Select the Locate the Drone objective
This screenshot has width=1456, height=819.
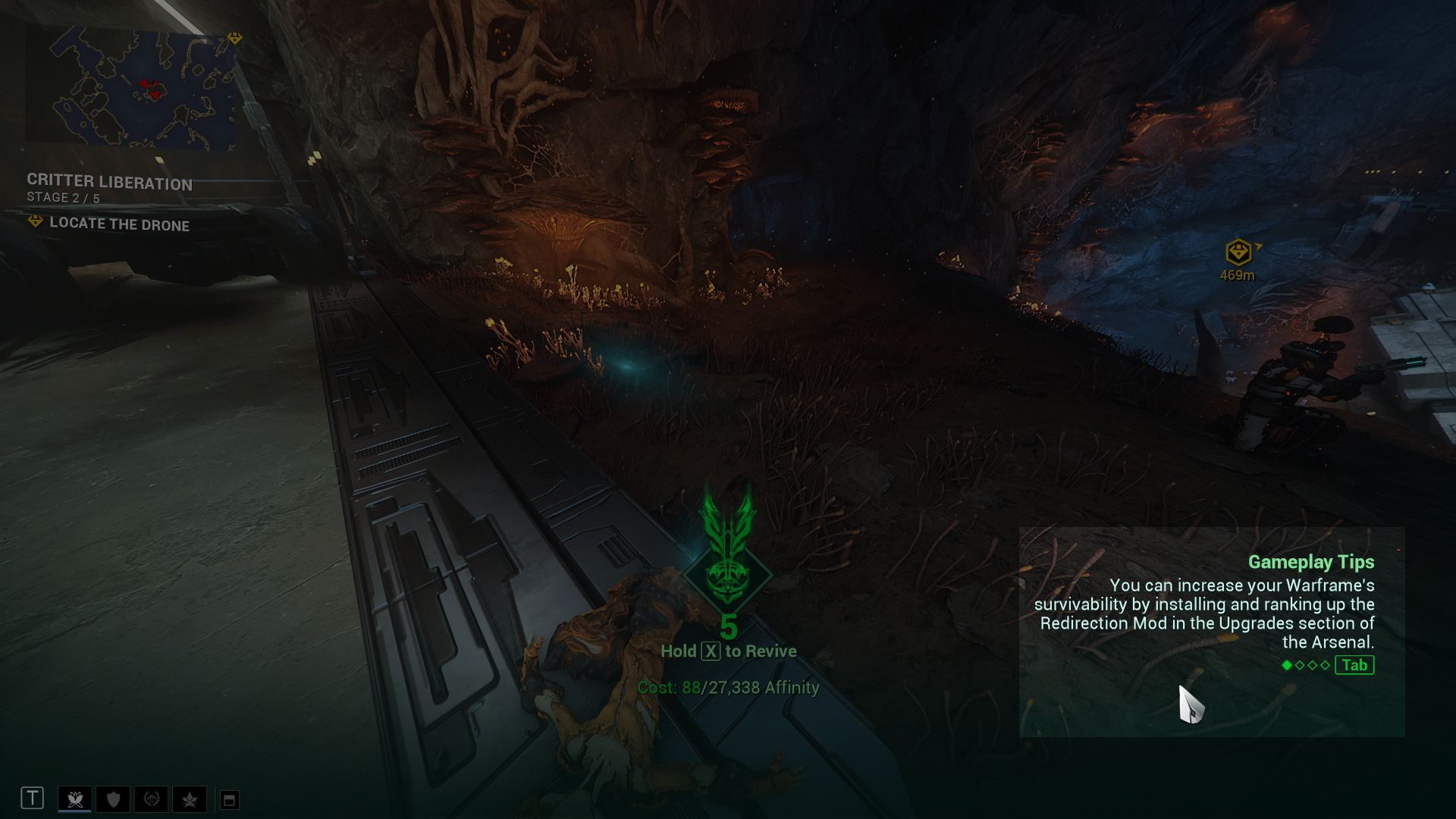(119, 224)
